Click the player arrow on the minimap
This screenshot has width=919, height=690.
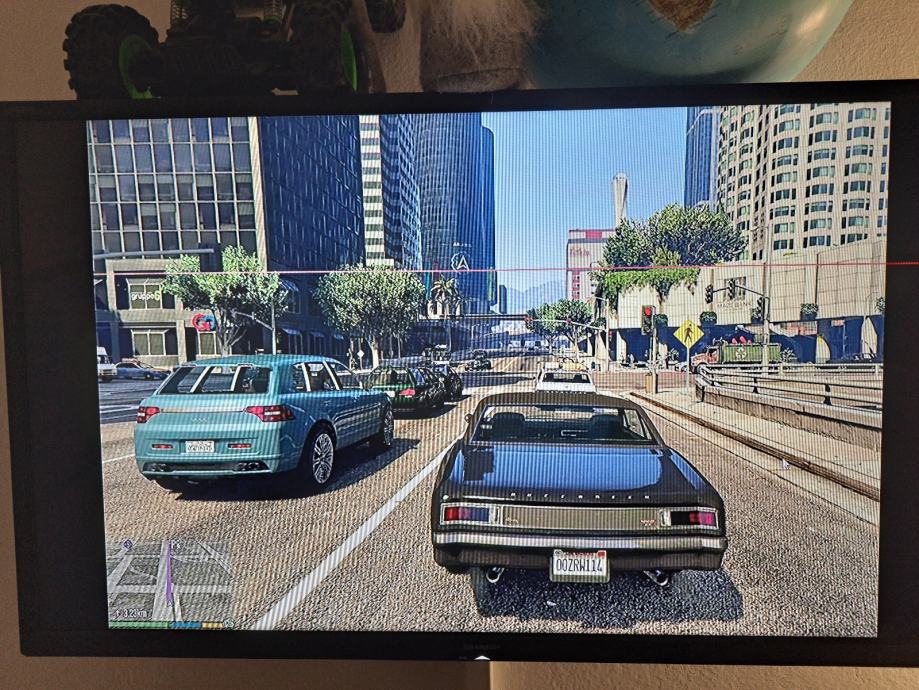(170, 603)
